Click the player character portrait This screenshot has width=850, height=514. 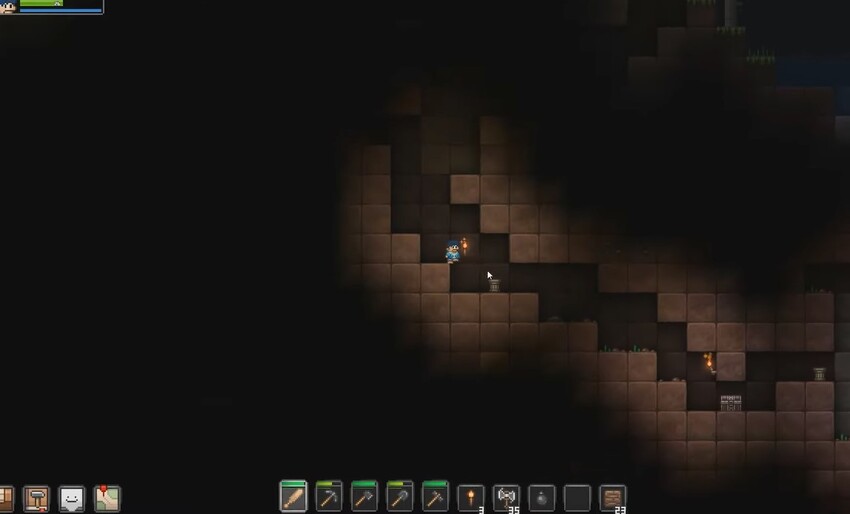[8, 7]
